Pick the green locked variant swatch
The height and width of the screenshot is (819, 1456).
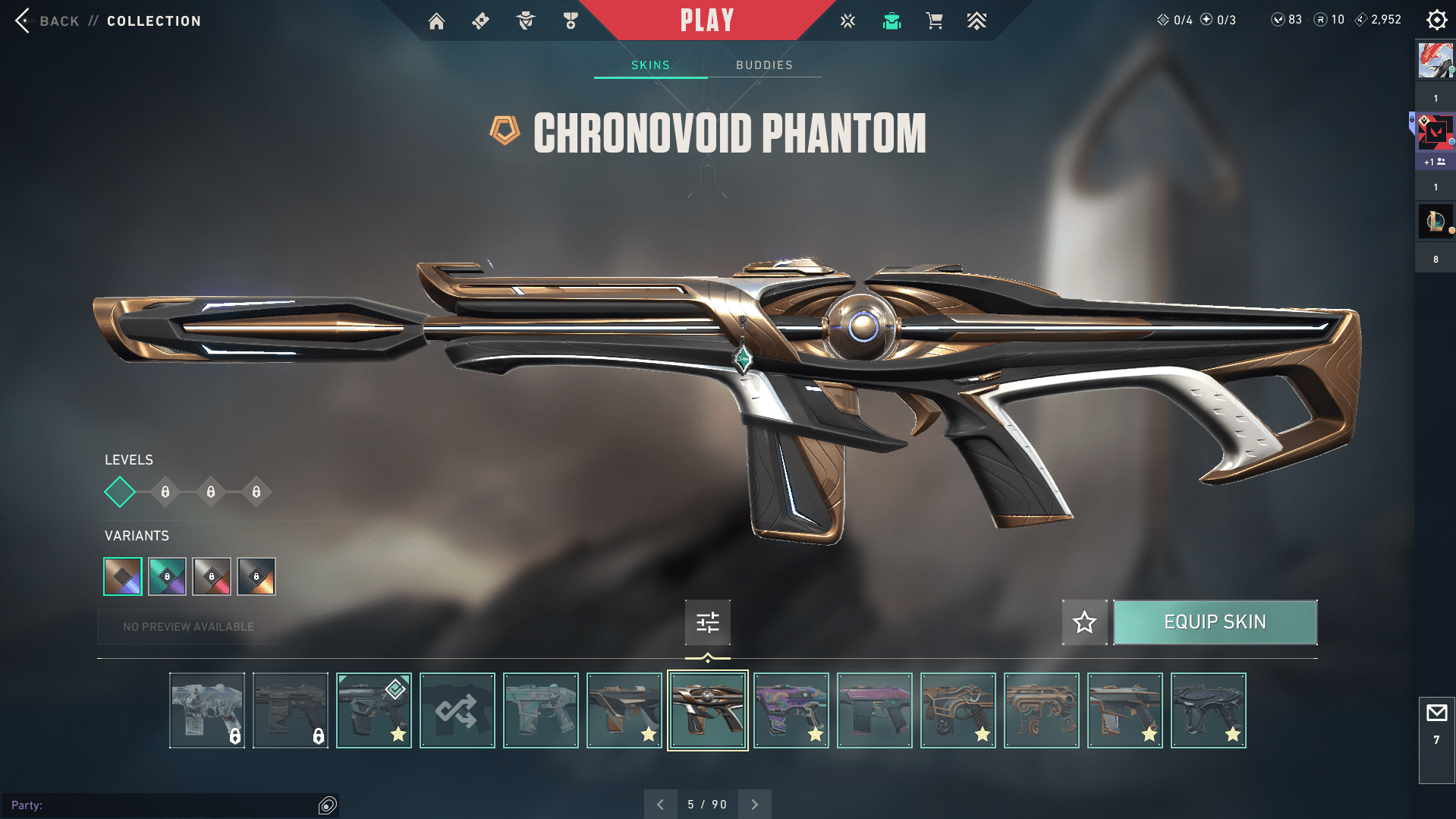tap(167, 576)
